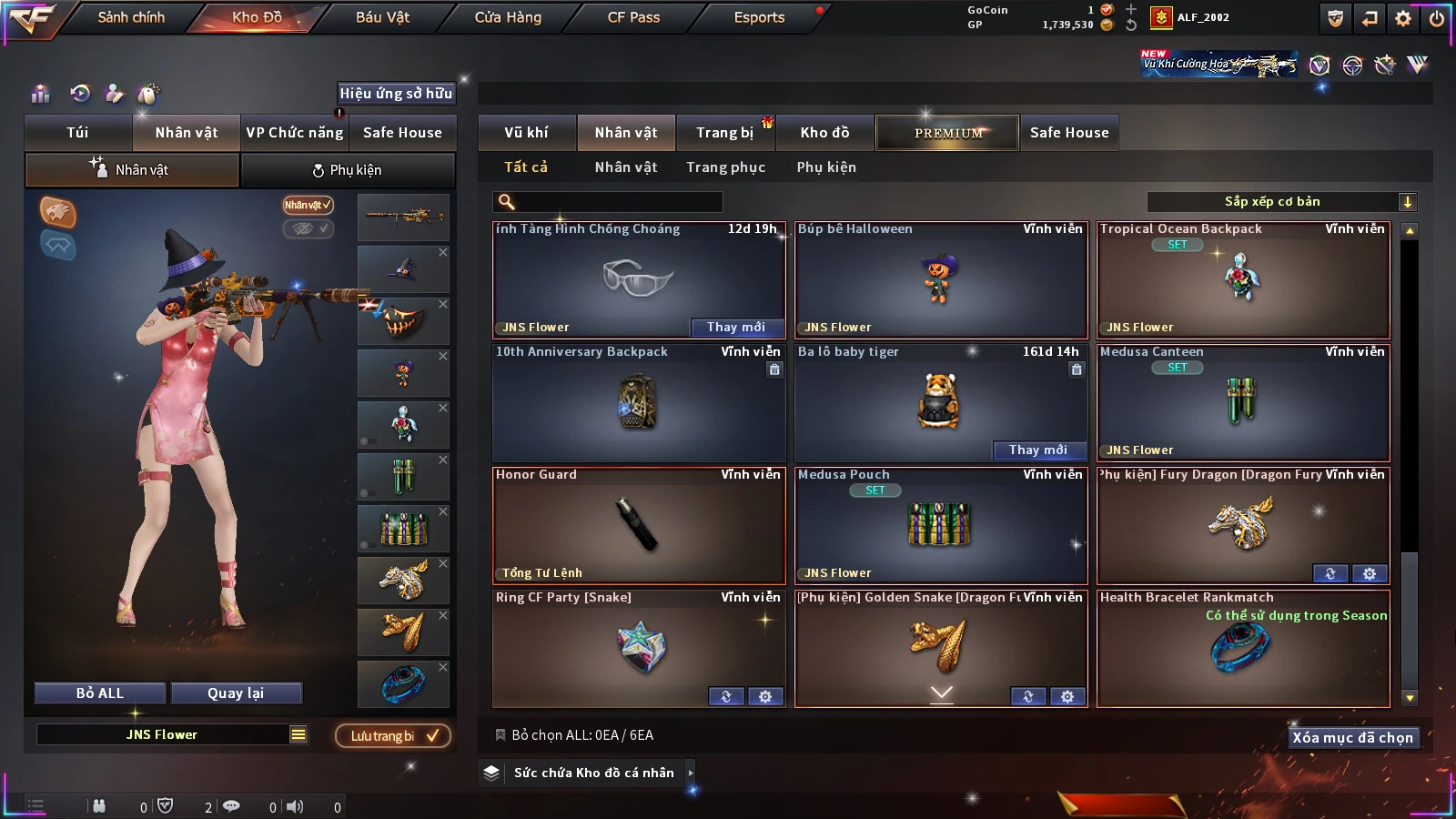Select the Honor Guard item
The width and height of the screenshot is (1456, 819).
638,525
